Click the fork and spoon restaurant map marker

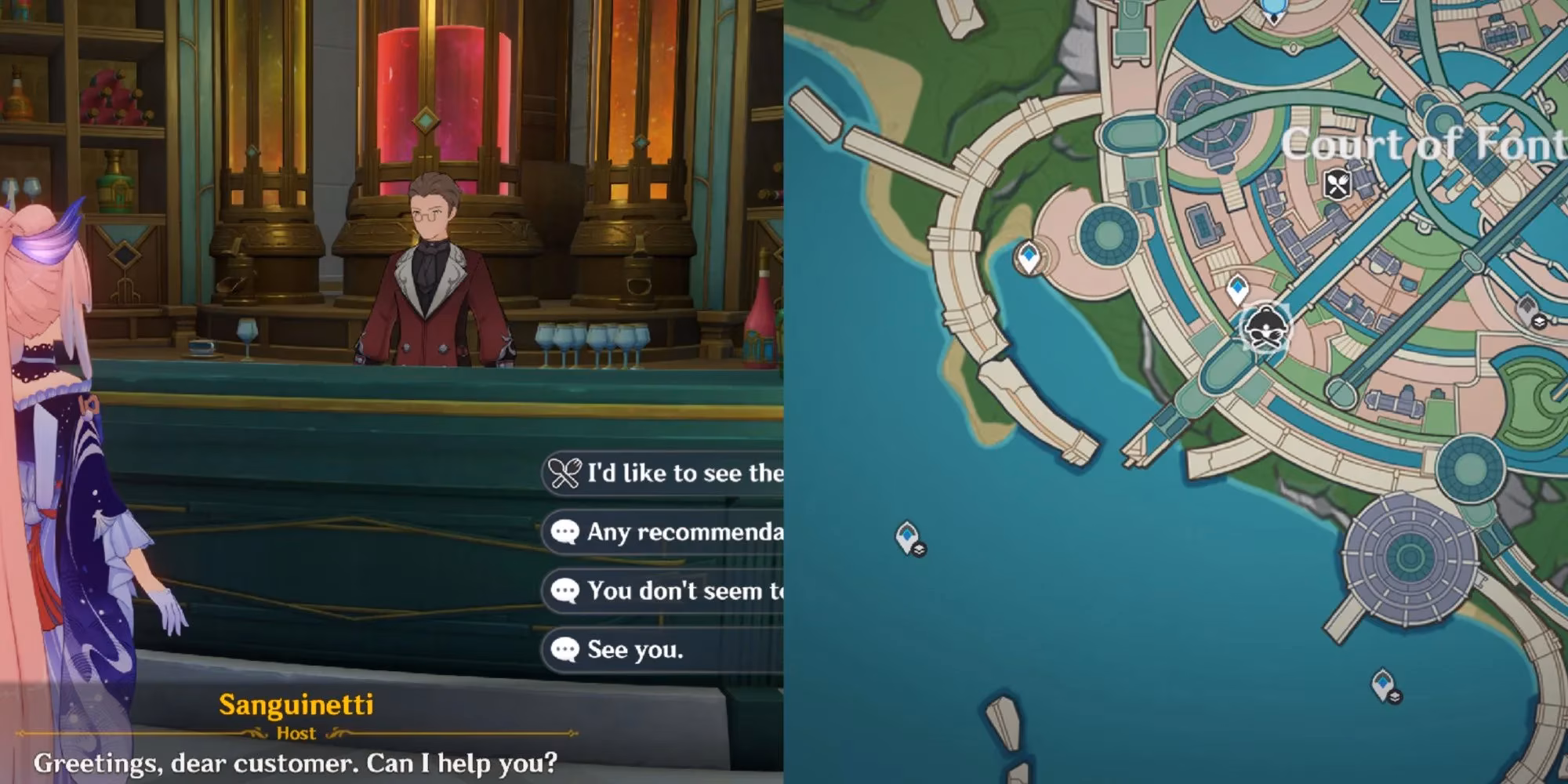[1338, 185]
